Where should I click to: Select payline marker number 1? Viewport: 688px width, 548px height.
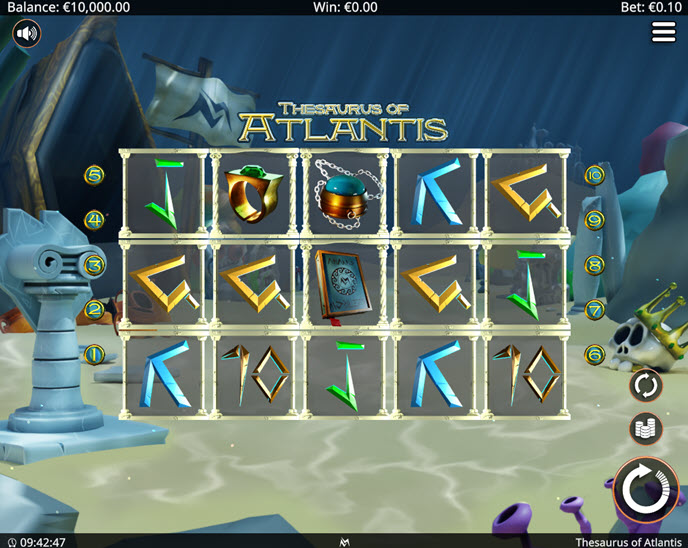click(x=95, y=354)
